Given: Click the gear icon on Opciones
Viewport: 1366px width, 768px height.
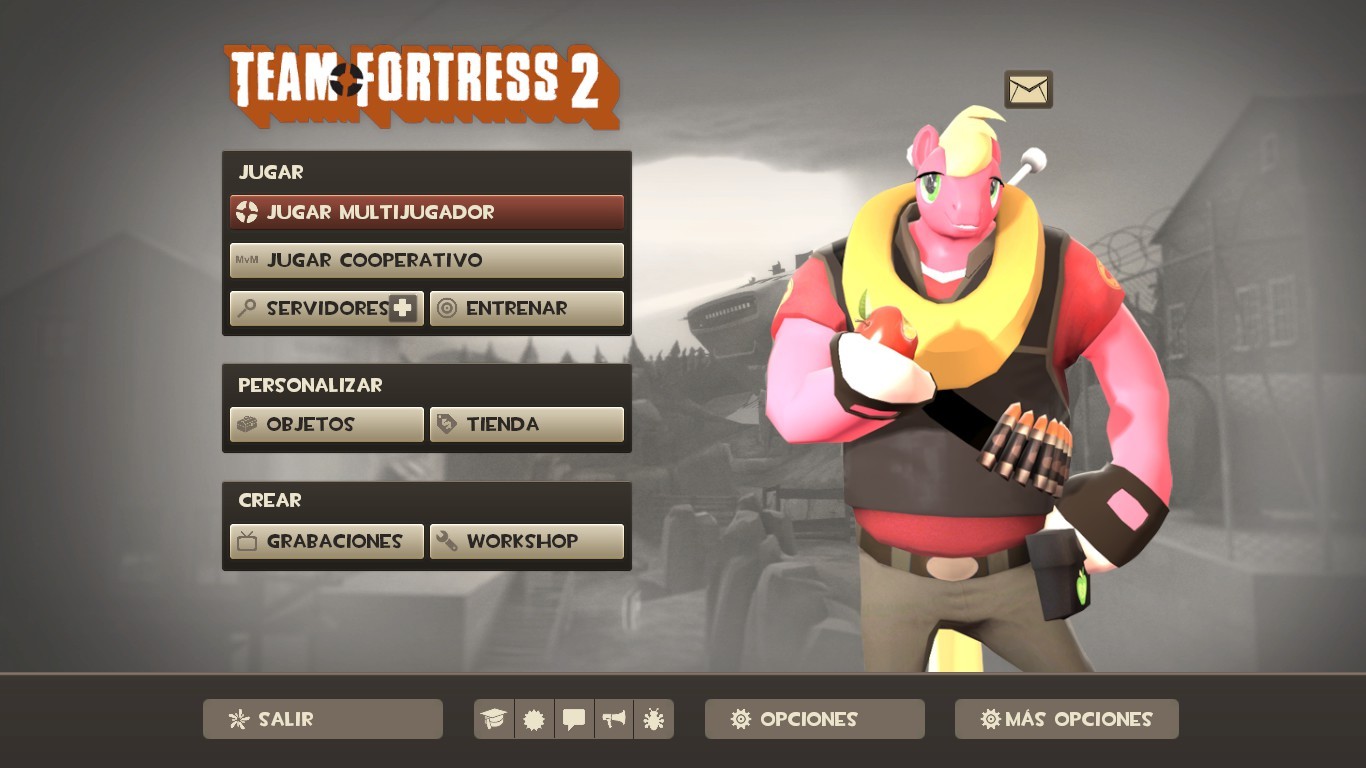Looking at the screenshot, I should (739, 719).
